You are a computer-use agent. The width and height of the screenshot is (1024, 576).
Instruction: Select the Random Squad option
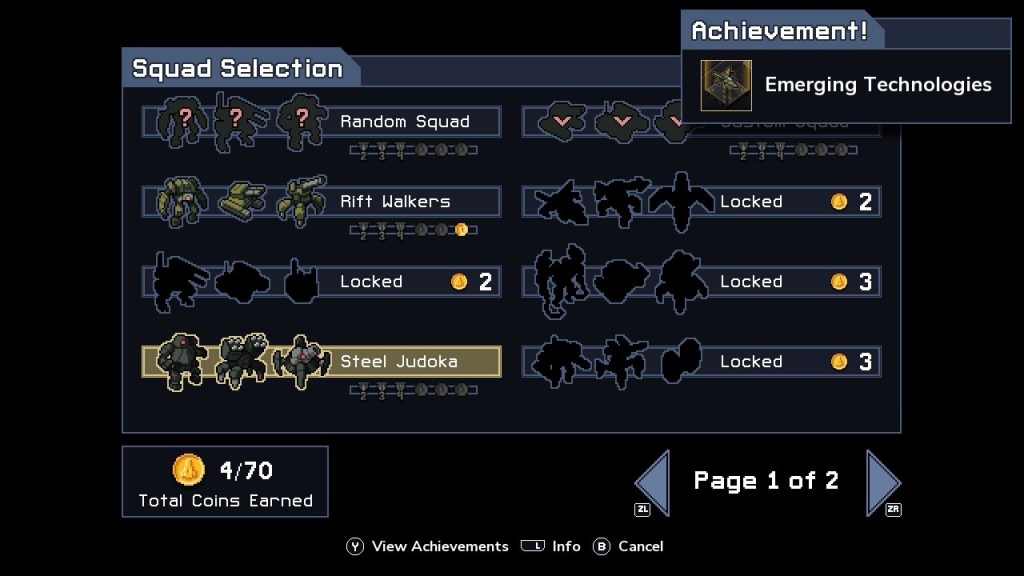[321, 122]
